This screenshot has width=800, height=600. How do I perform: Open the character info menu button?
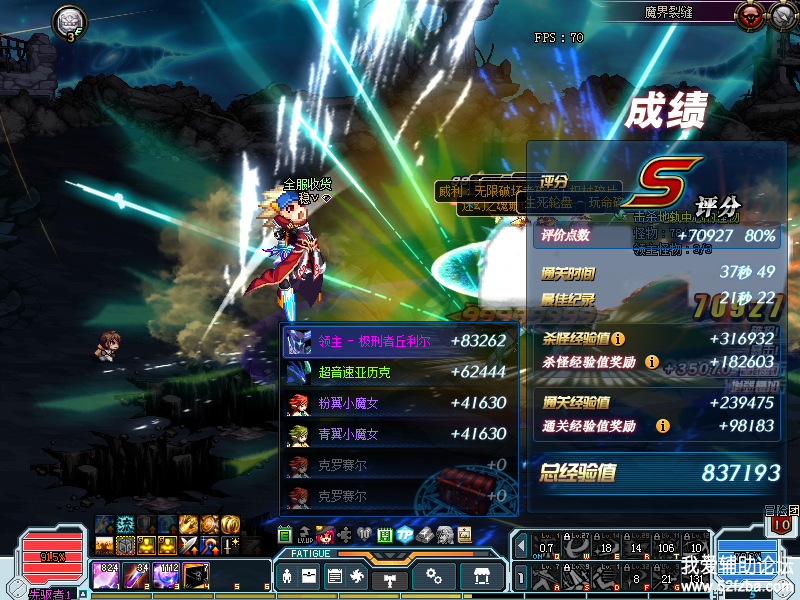[x=287, y=577]
